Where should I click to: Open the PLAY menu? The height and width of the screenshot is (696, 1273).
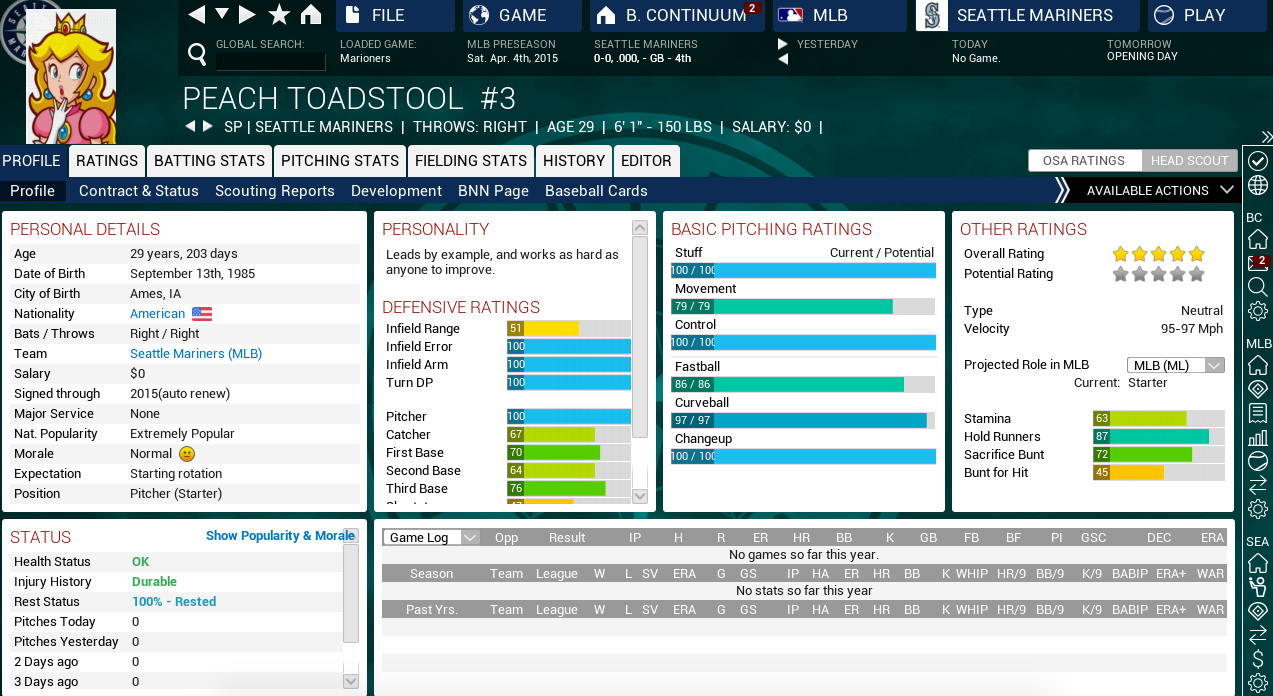(x=1203, y=16)
